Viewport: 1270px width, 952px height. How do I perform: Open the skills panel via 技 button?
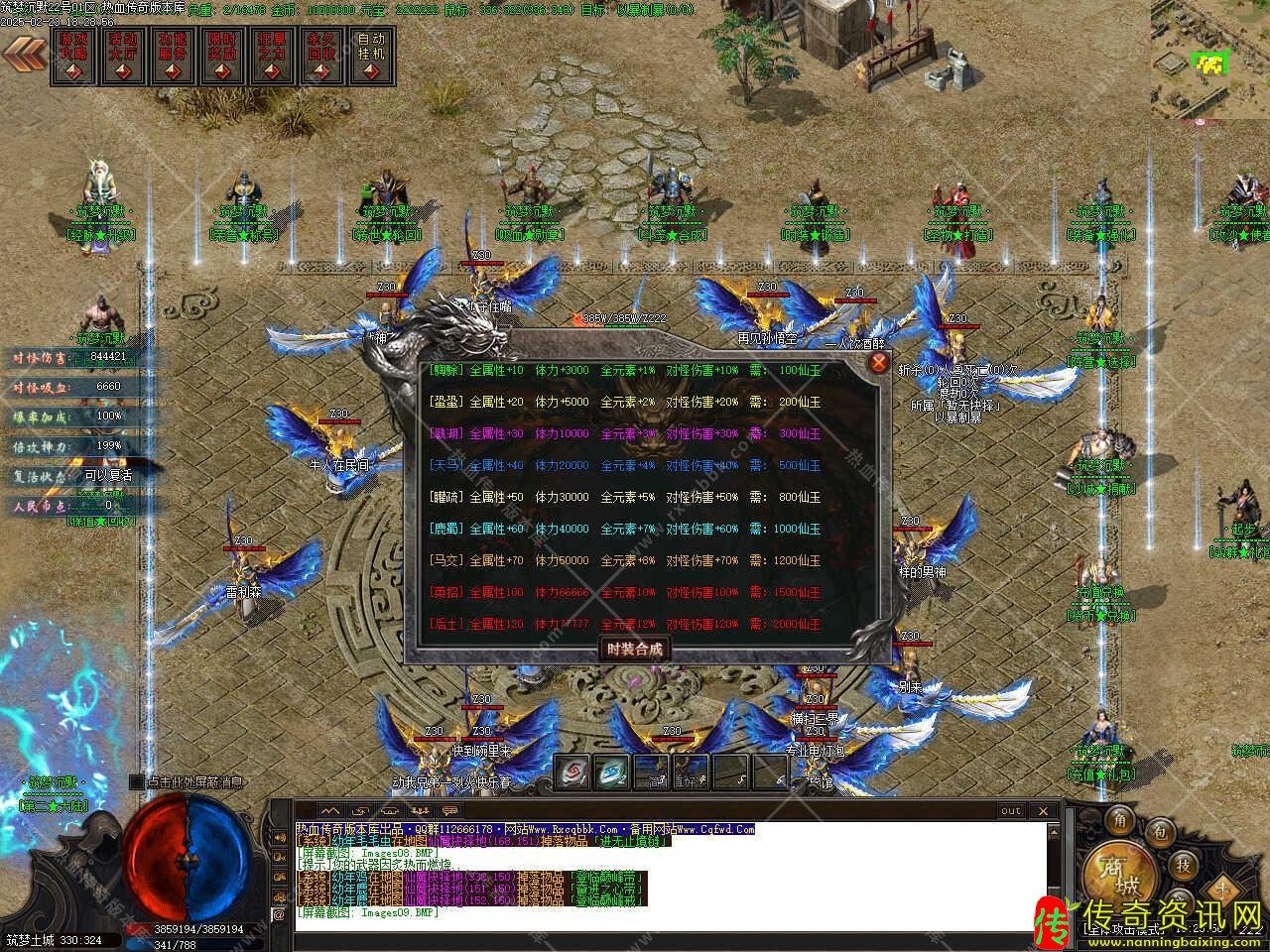pos(1184,864)
